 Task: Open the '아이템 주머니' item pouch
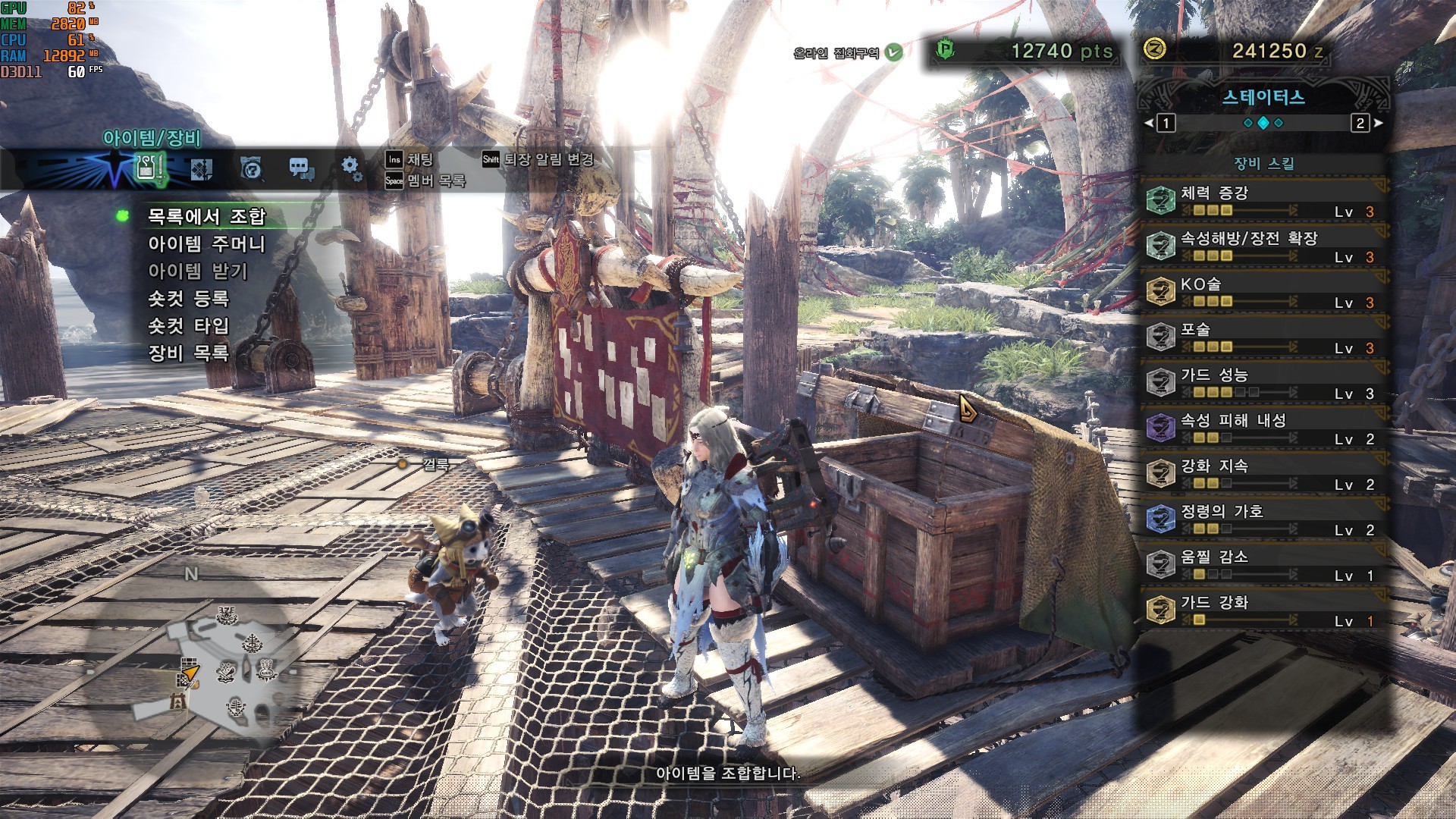[x=206, y=244]
